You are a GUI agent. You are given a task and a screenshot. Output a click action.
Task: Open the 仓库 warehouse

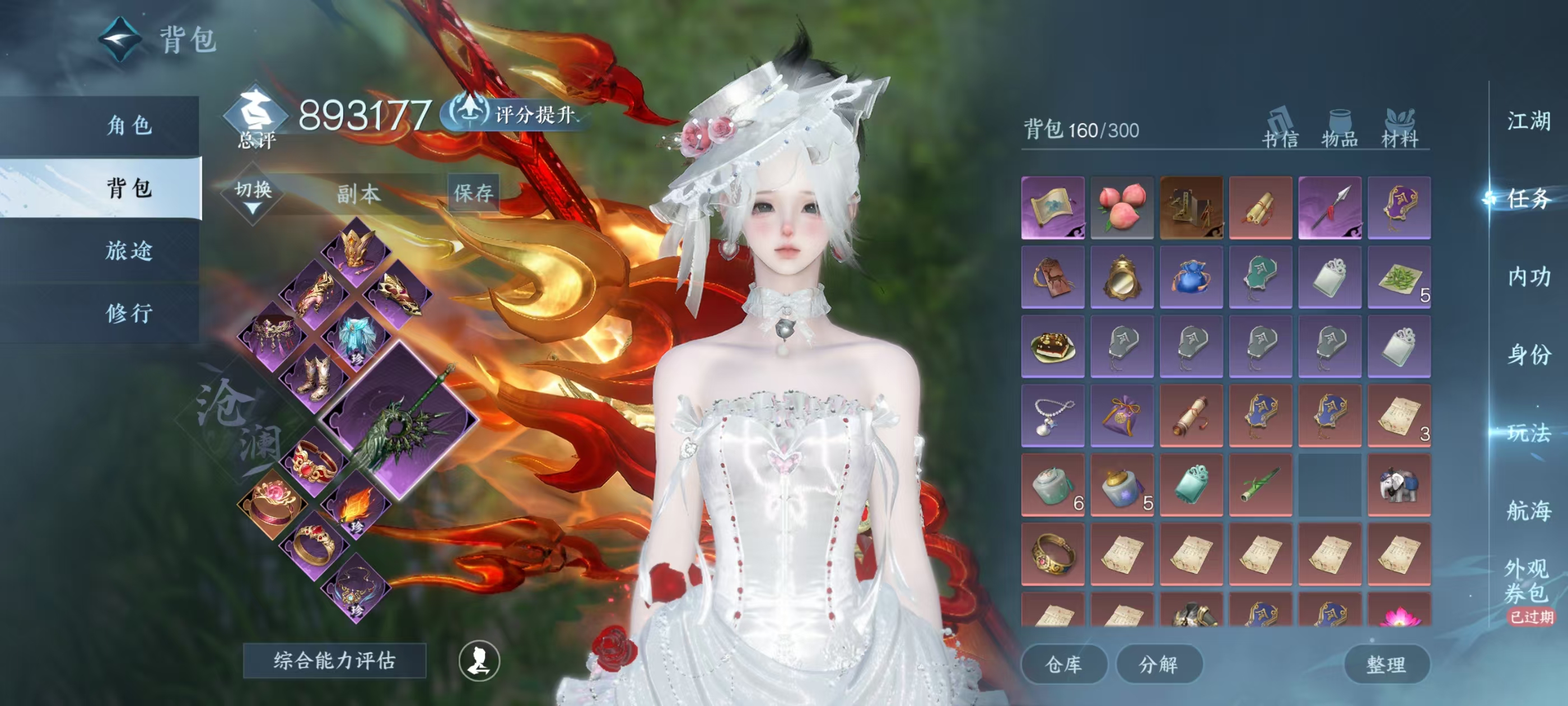pyautogui.click(x=1063, y=664)
